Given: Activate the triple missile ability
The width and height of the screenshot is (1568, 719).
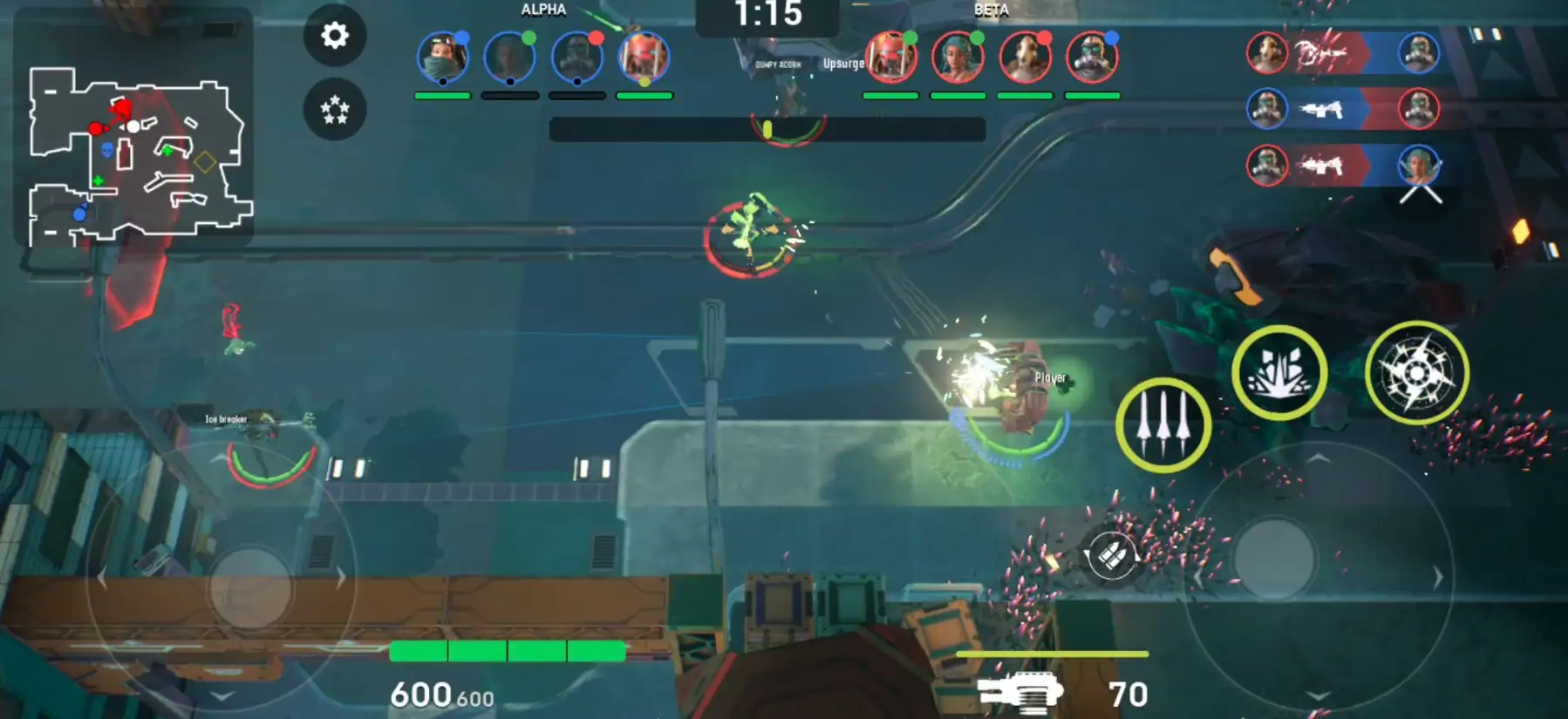Looking at the screenshot, I should pyautogui.click(x=1163, y=425).
